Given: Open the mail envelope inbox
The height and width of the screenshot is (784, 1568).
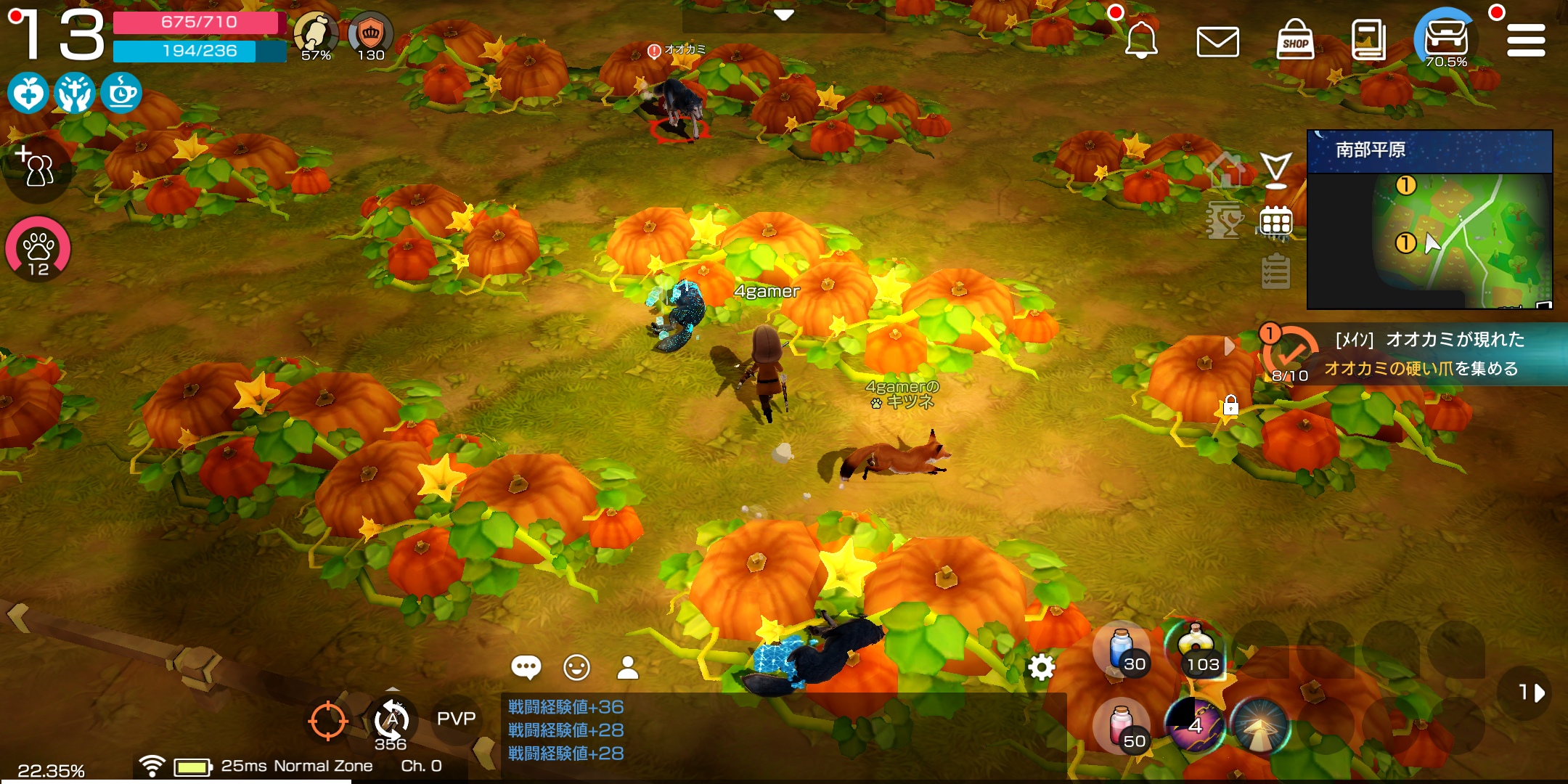Looking at the screenshot, I should point(1217,41).
